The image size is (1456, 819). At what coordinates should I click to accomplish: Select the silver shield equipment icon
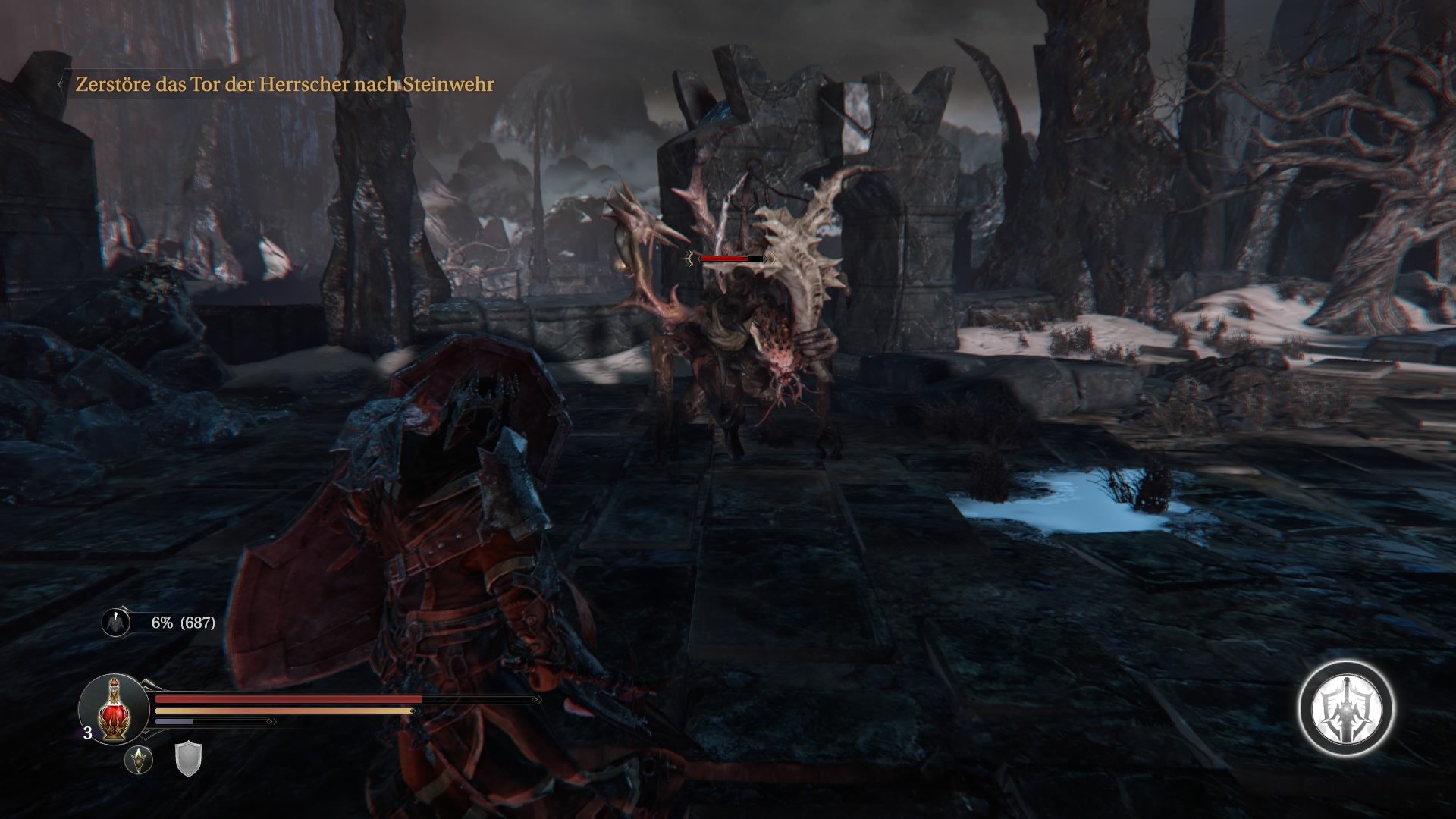coord(187,759)
